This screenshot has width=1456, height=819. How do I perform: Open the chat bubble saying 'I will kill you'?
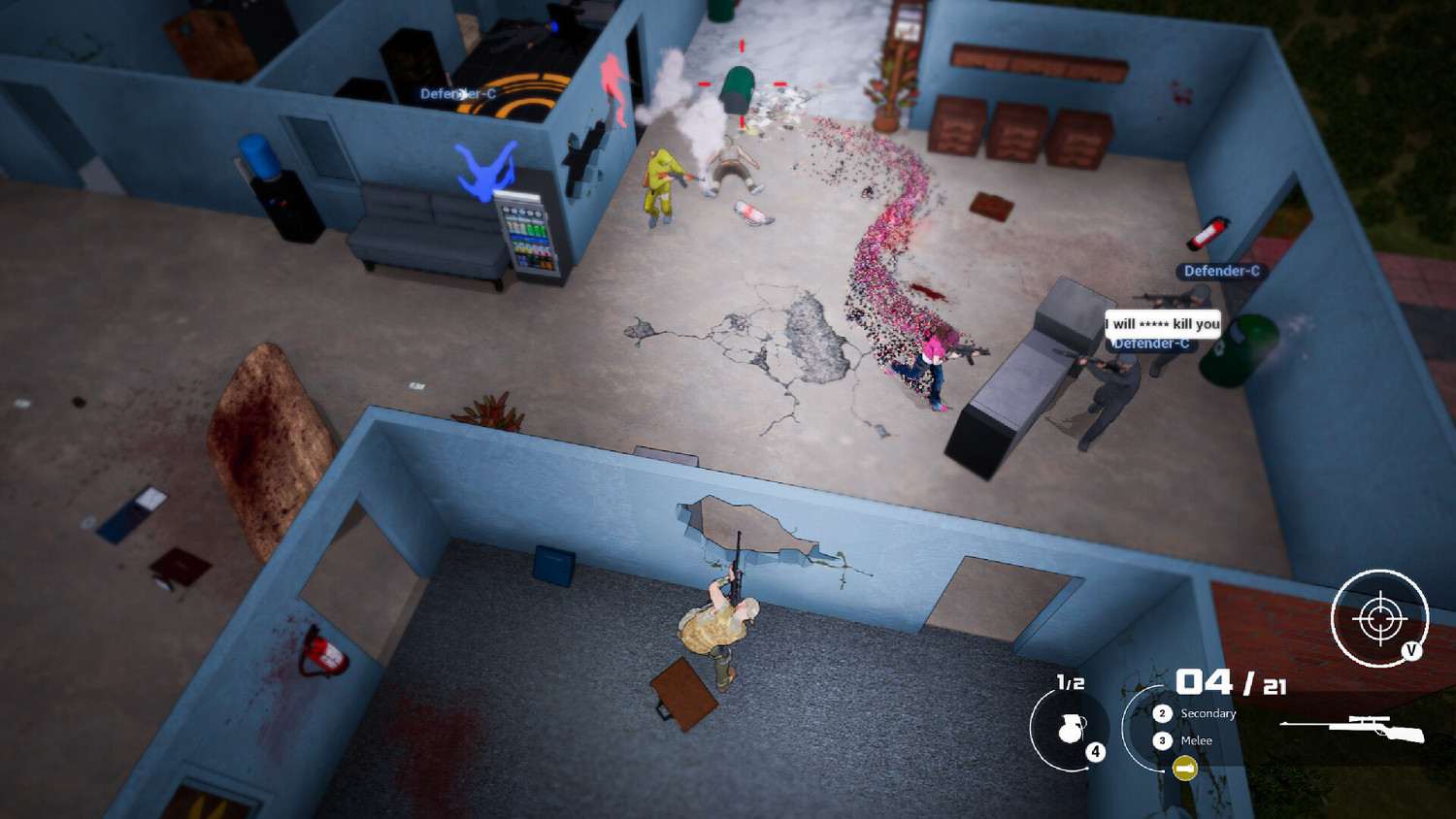[x=1161, y=324]
